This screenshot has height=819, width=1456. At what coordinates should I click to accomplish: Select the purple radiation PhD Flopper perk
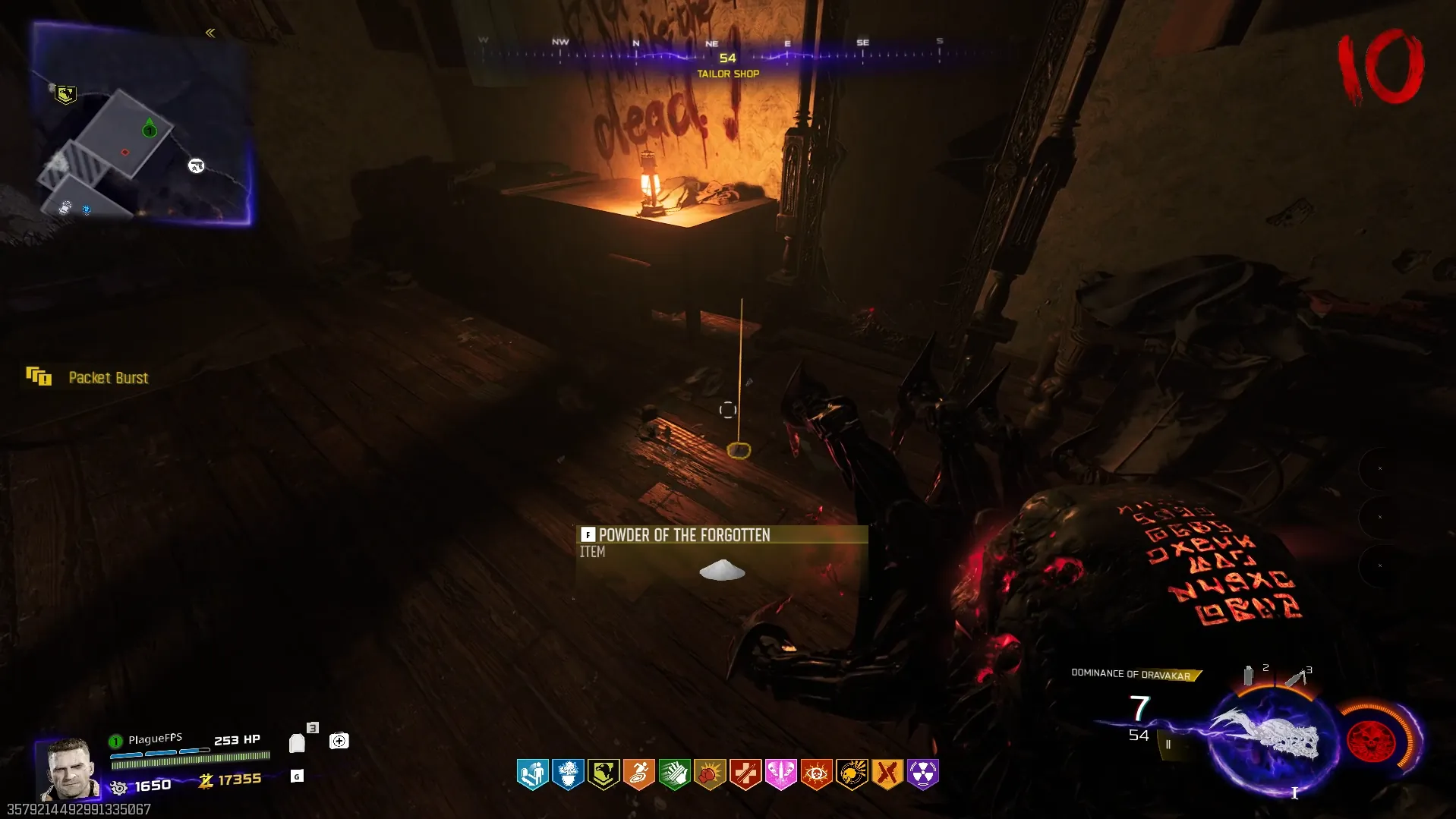point(922,774)
